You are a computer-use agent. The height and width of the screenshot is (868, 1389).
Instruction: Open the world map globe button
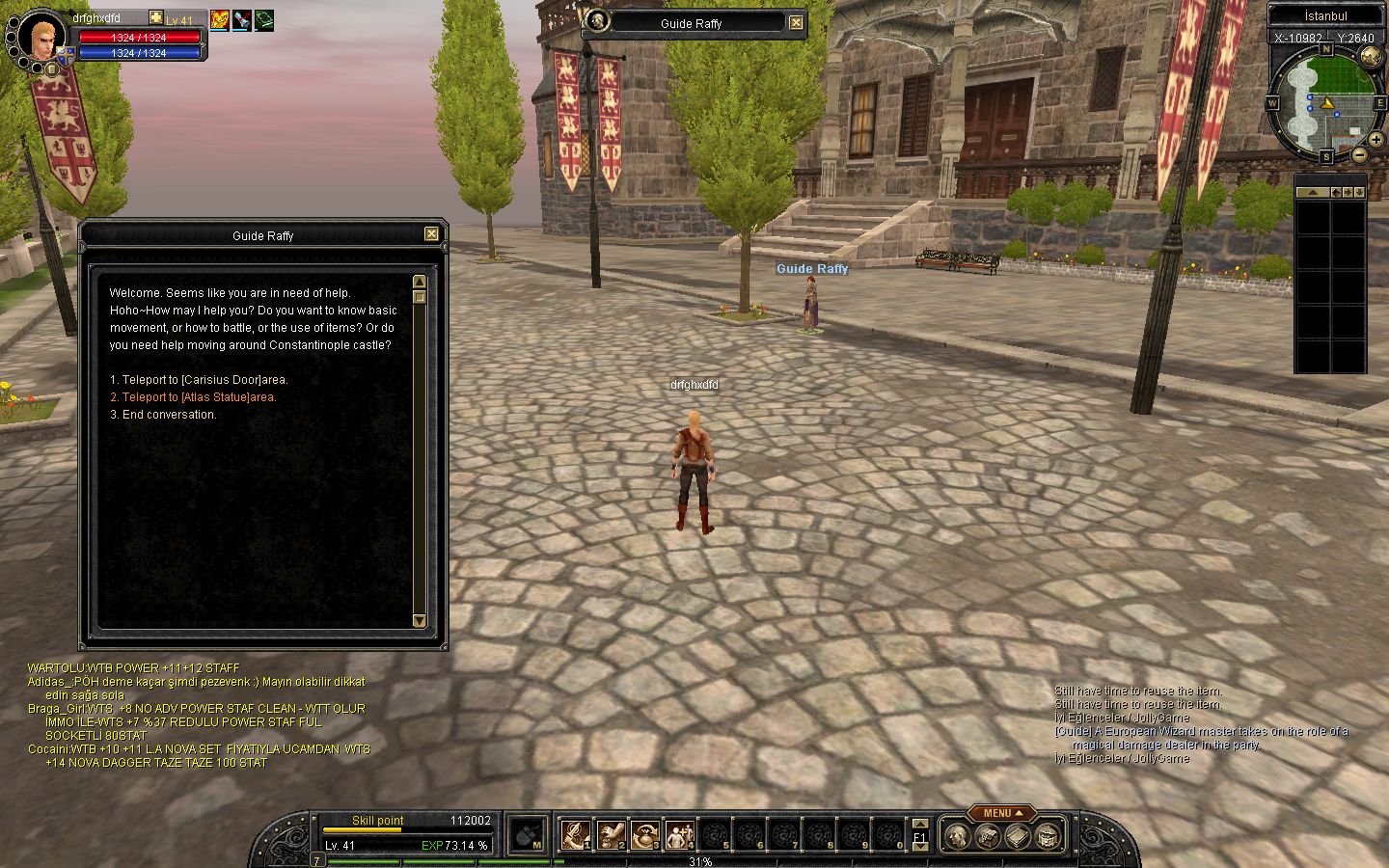pos(1370,56)
